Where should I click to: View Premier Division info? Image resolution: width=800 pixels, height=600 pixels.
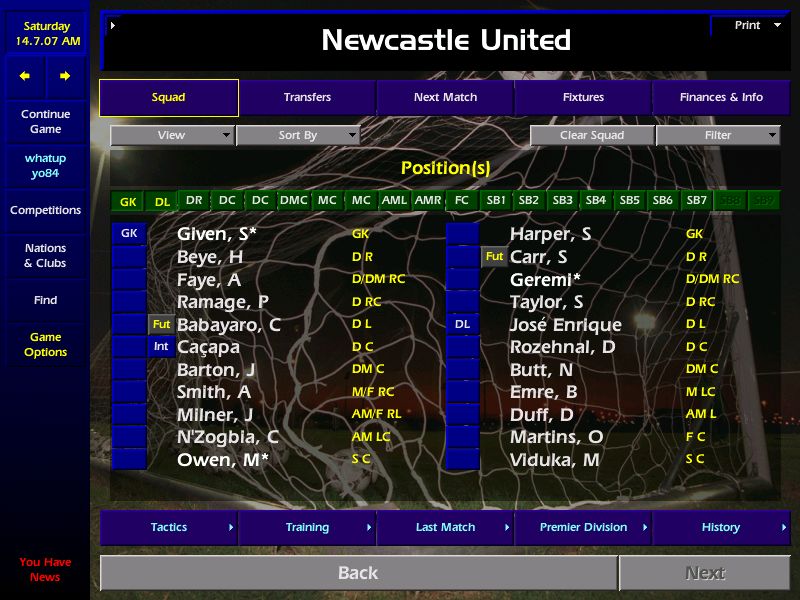[583, 527]
